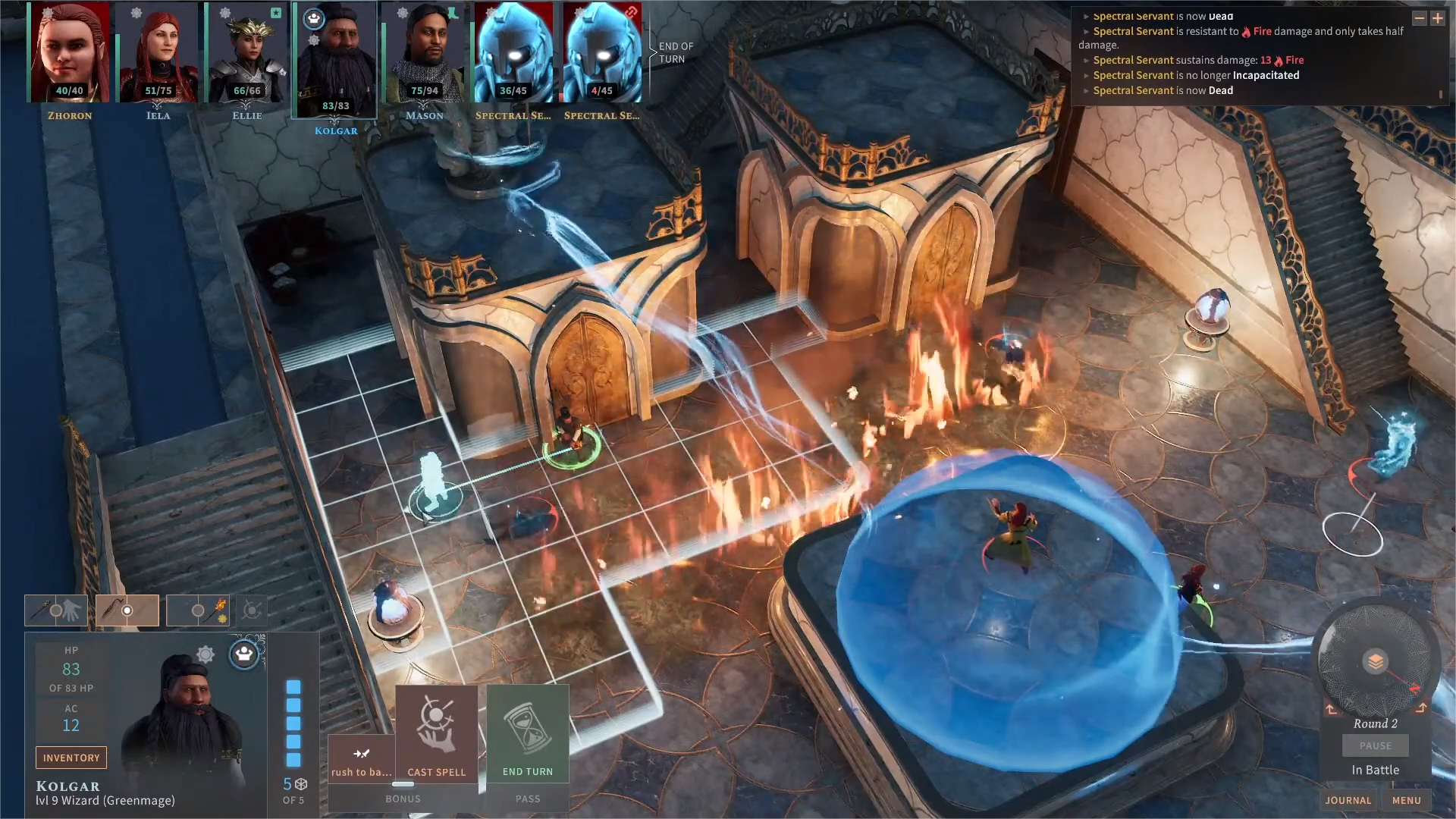Select Ellie's portrait in the initiative bar
The width and height of the screenshot is (1456, 819).
pyautogui.click(x=247, y=53)
